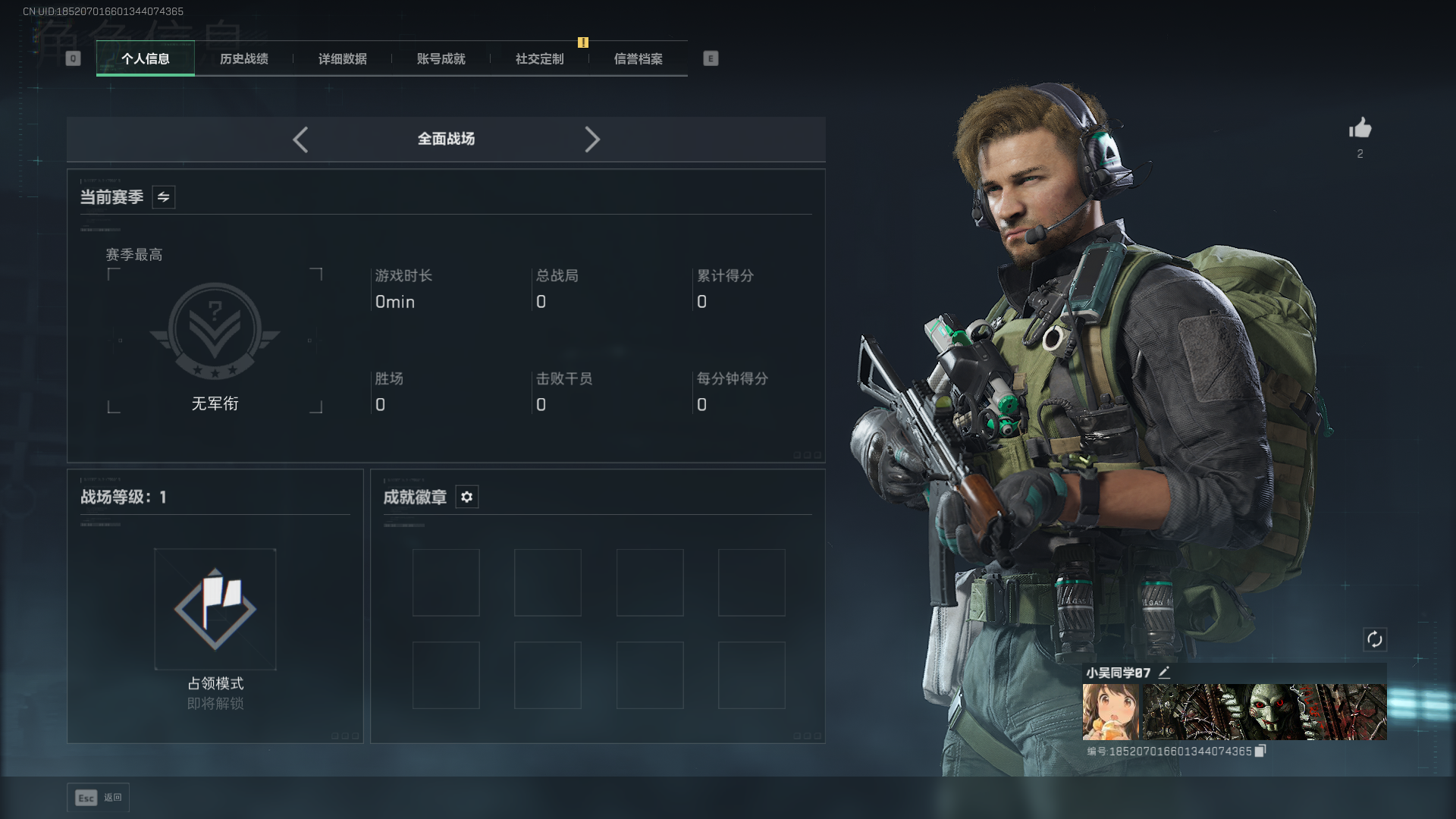The image size is (1456, 819).
Task: Open the profile banner with masked figure
Action: click(1264, 711)
